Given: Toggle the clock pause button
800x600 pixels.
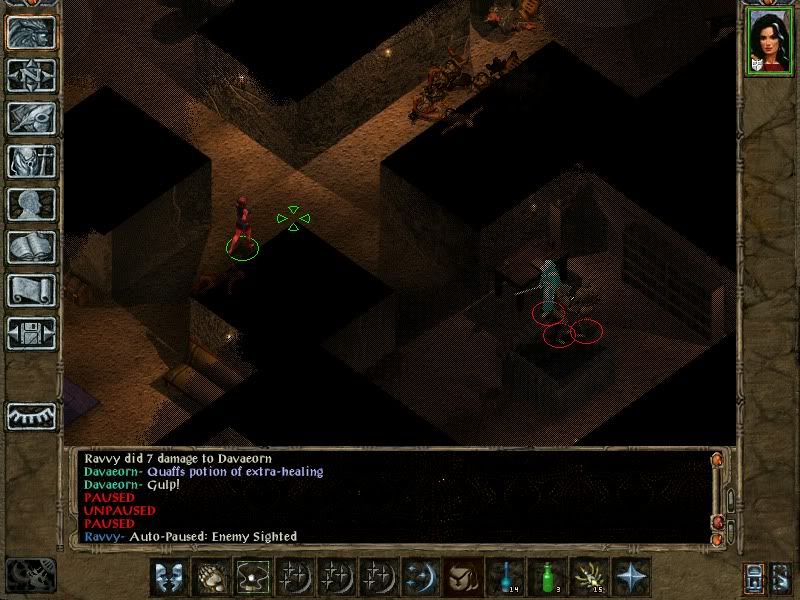Looking at the screenshot, I should (30, 577).
